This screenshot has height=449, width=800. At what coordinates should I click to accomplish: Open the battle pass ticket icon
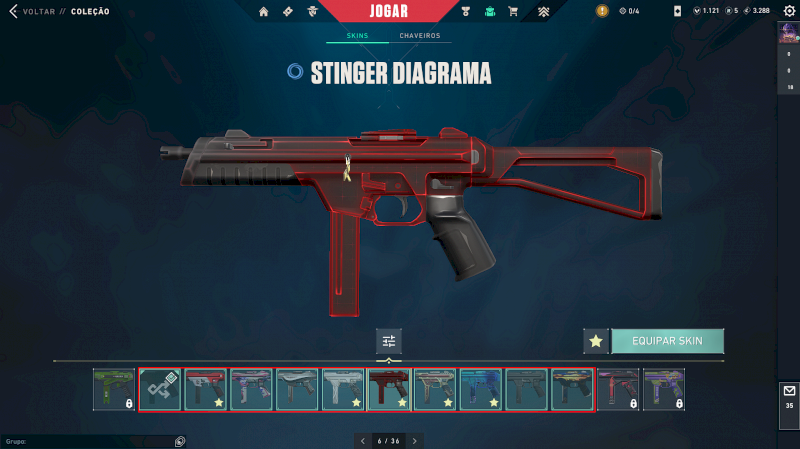click(x=287, y=11)
